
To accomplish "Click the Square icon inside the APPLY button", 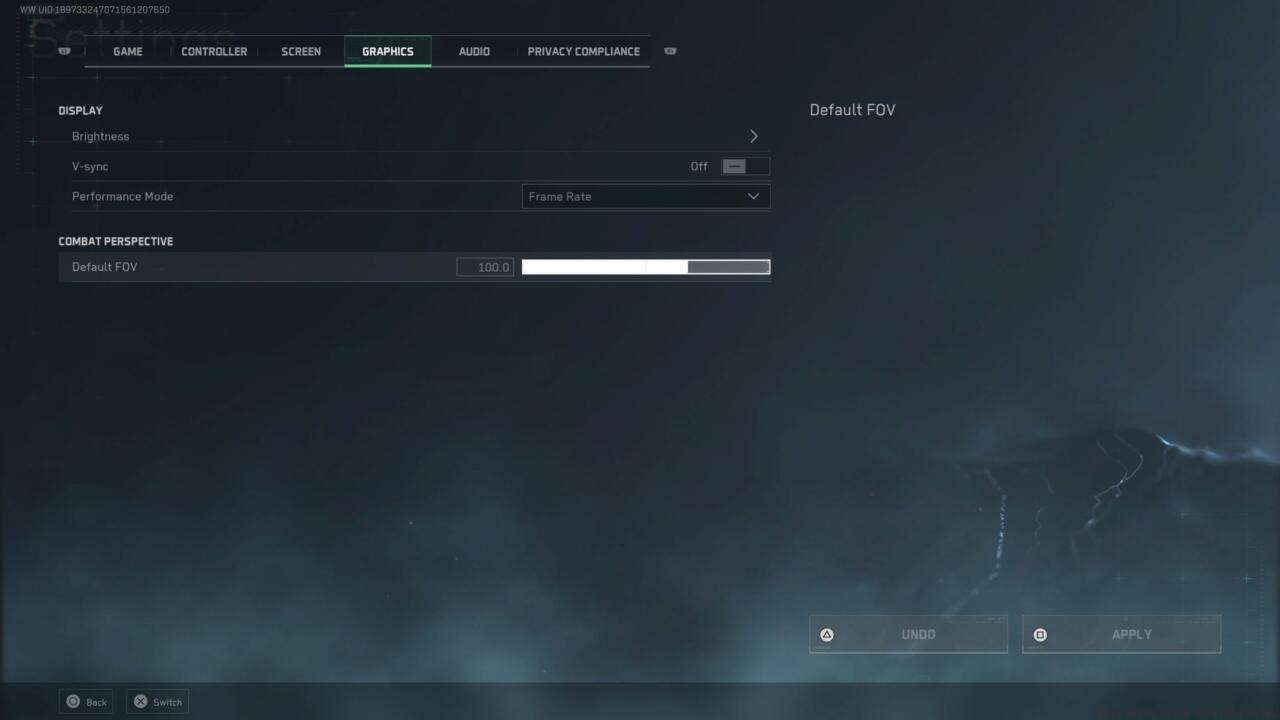I will 1040,634.
